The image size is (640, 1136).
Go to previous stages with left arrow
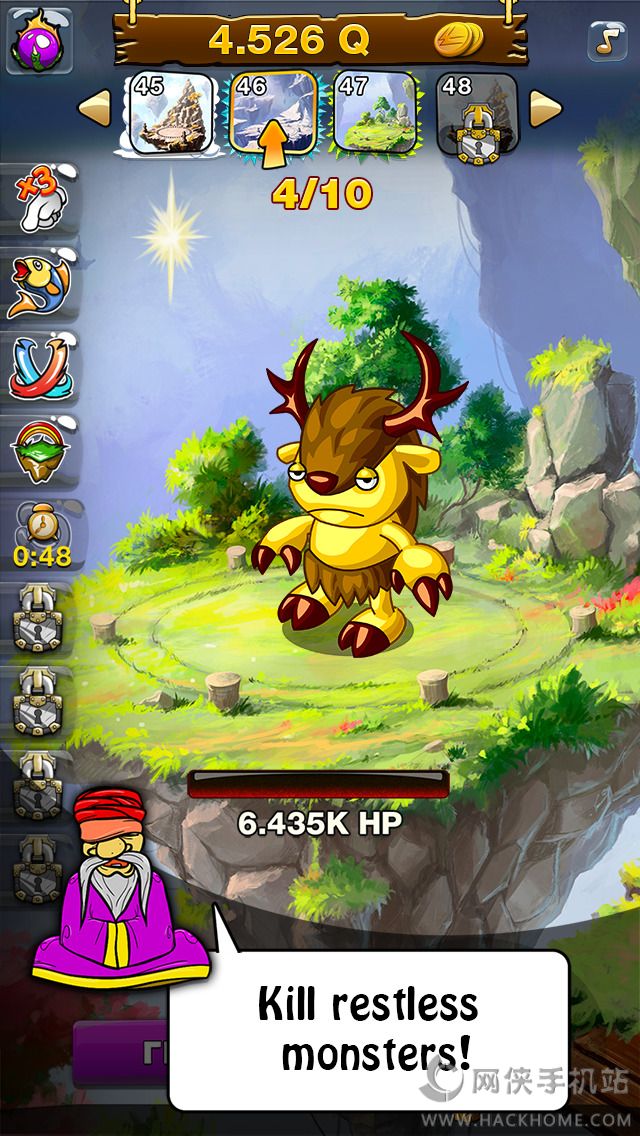pos(95,109)
